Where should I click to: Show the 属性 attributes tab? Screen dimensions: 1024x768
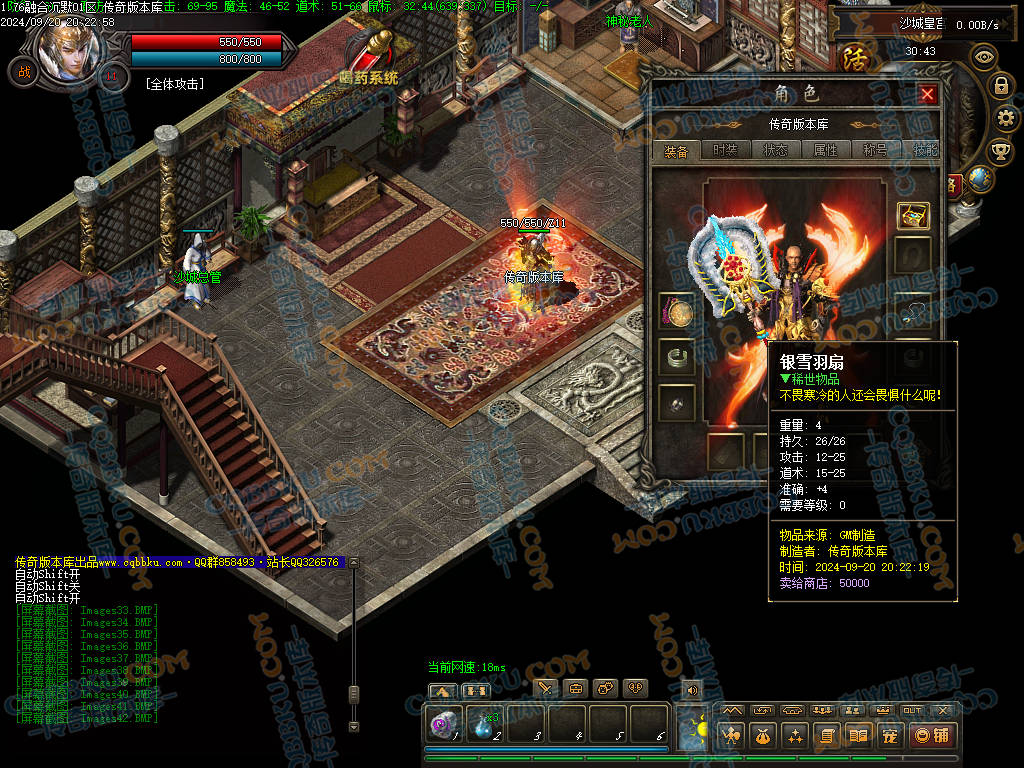pos(825,151)
